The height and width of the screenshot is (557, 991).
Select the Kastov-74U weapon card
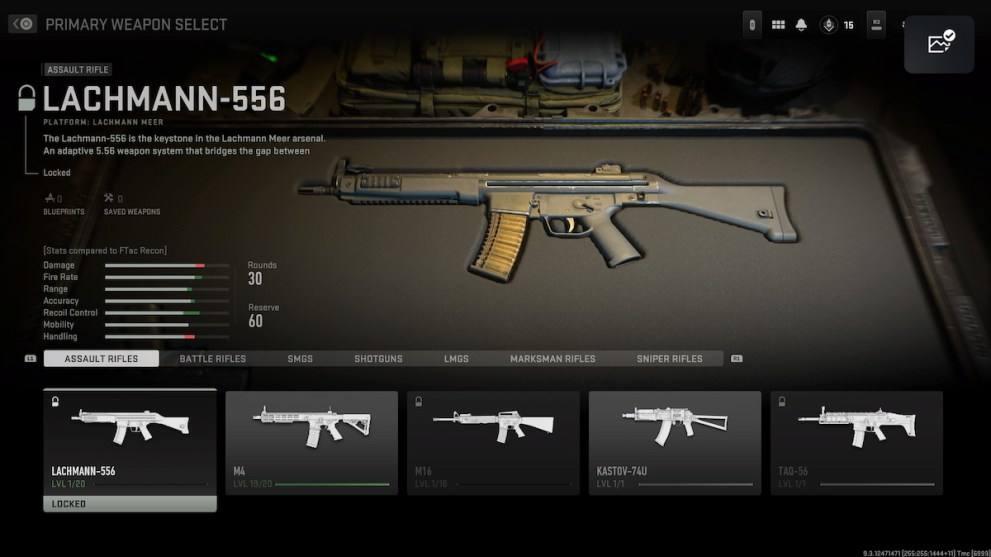click(675, 443)
